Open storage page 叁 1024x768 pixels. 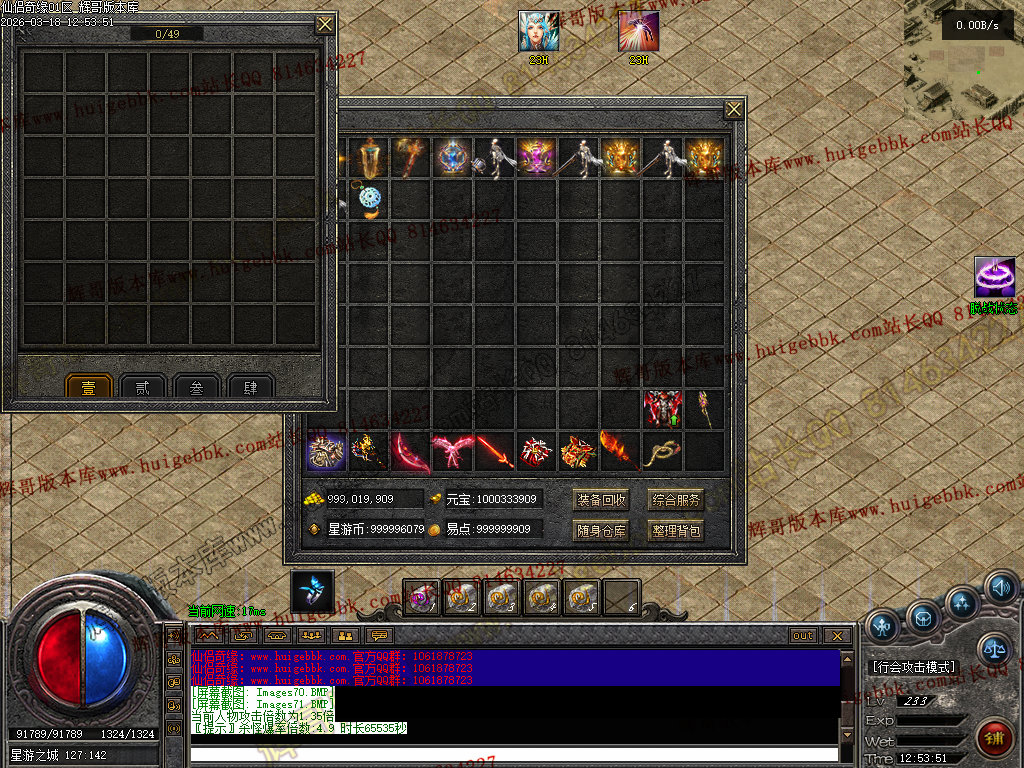pos(196,387)
